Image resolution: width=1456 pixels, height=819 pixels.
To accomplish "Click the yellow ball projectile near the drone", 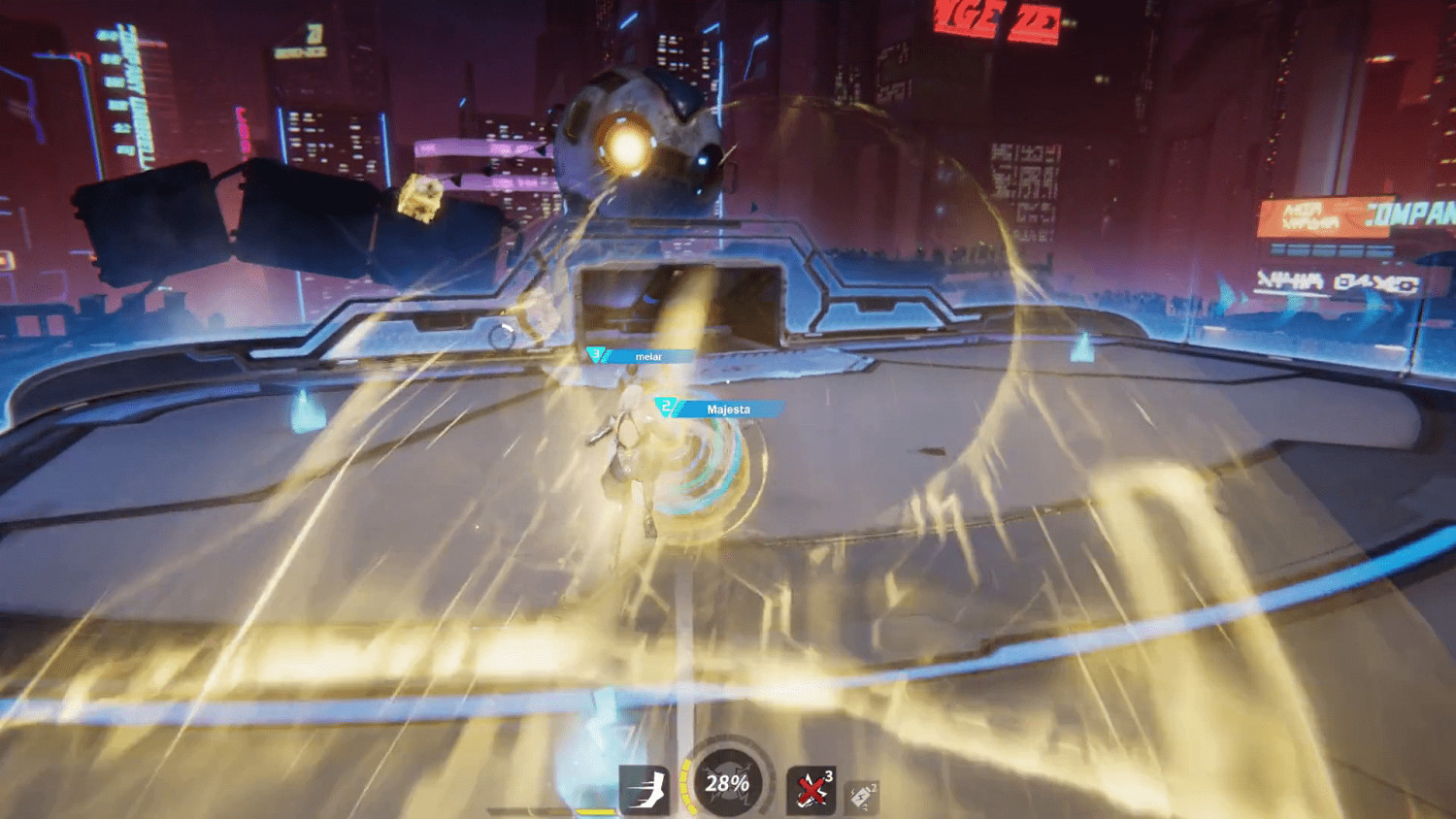I will pos(421,196).
